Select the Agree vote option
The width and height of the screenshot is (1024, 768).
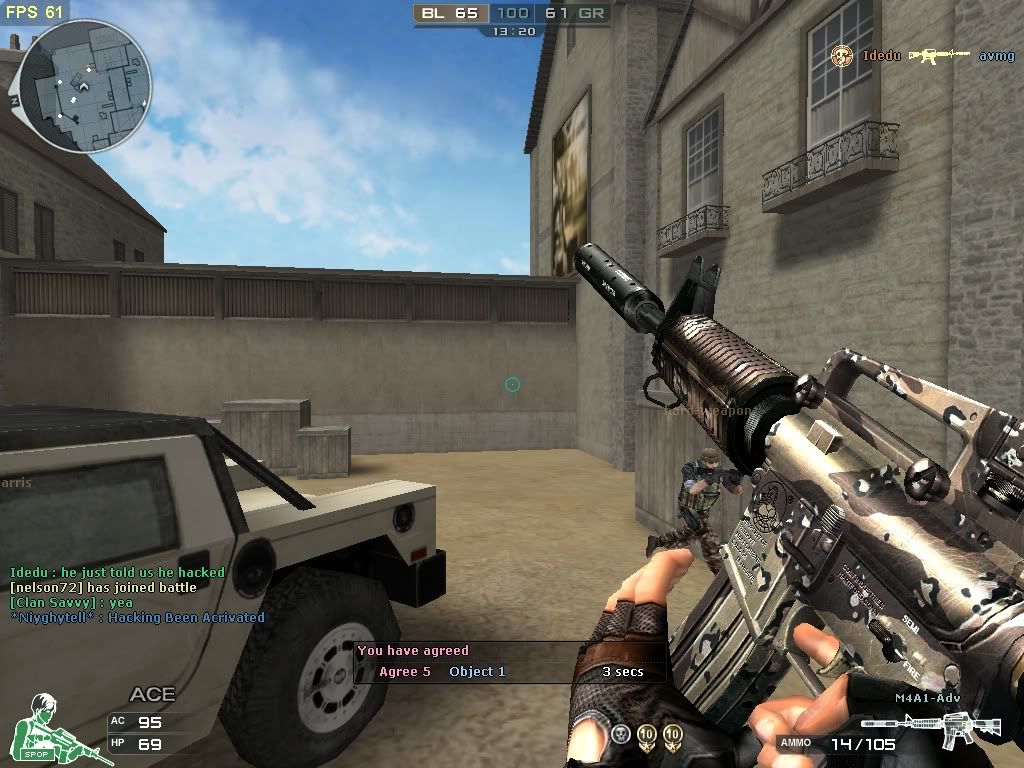click(x=405, y=672)
